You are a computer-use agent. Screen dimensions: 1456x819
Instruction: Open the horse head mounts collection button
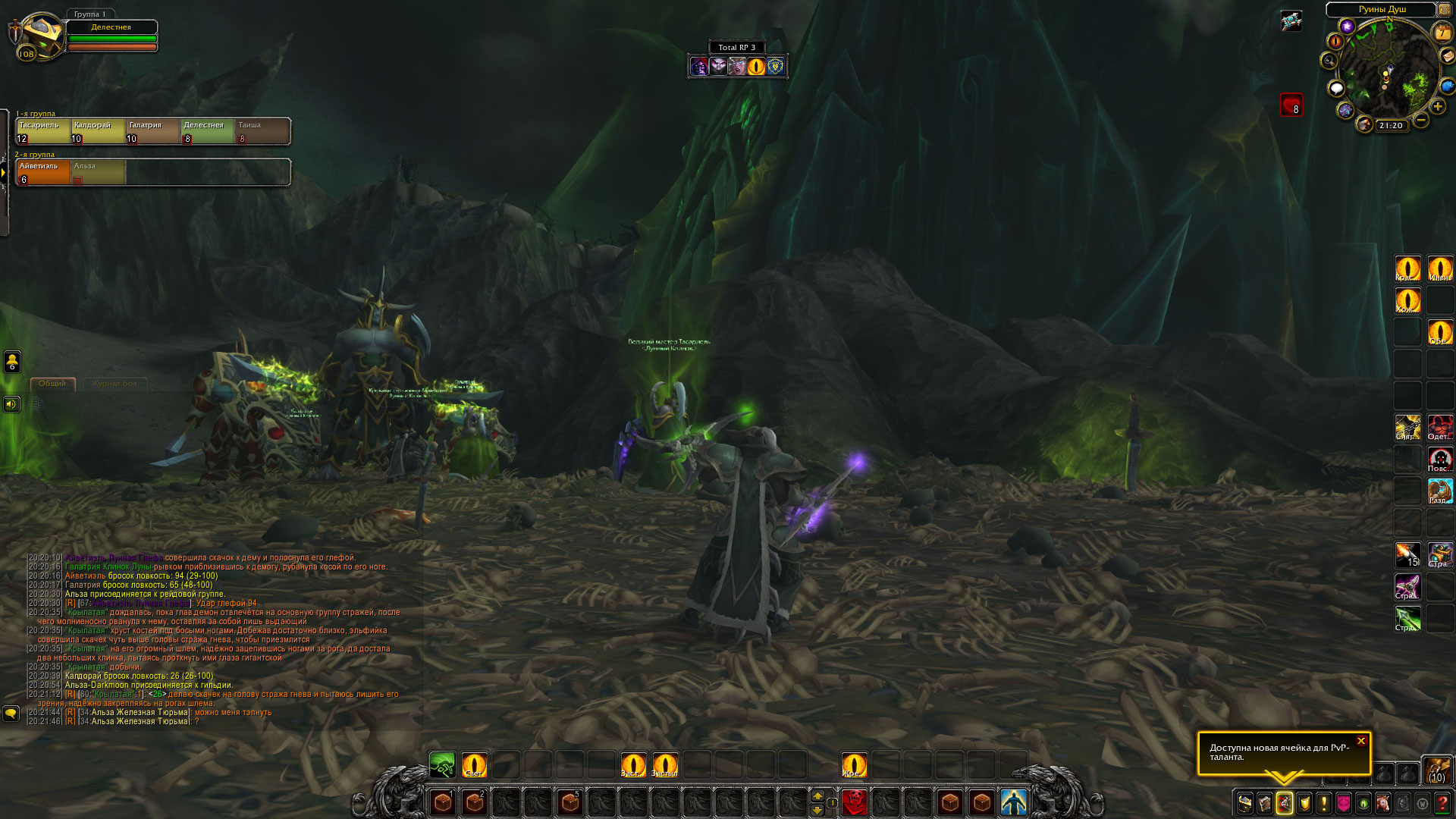click(1383, 803)
